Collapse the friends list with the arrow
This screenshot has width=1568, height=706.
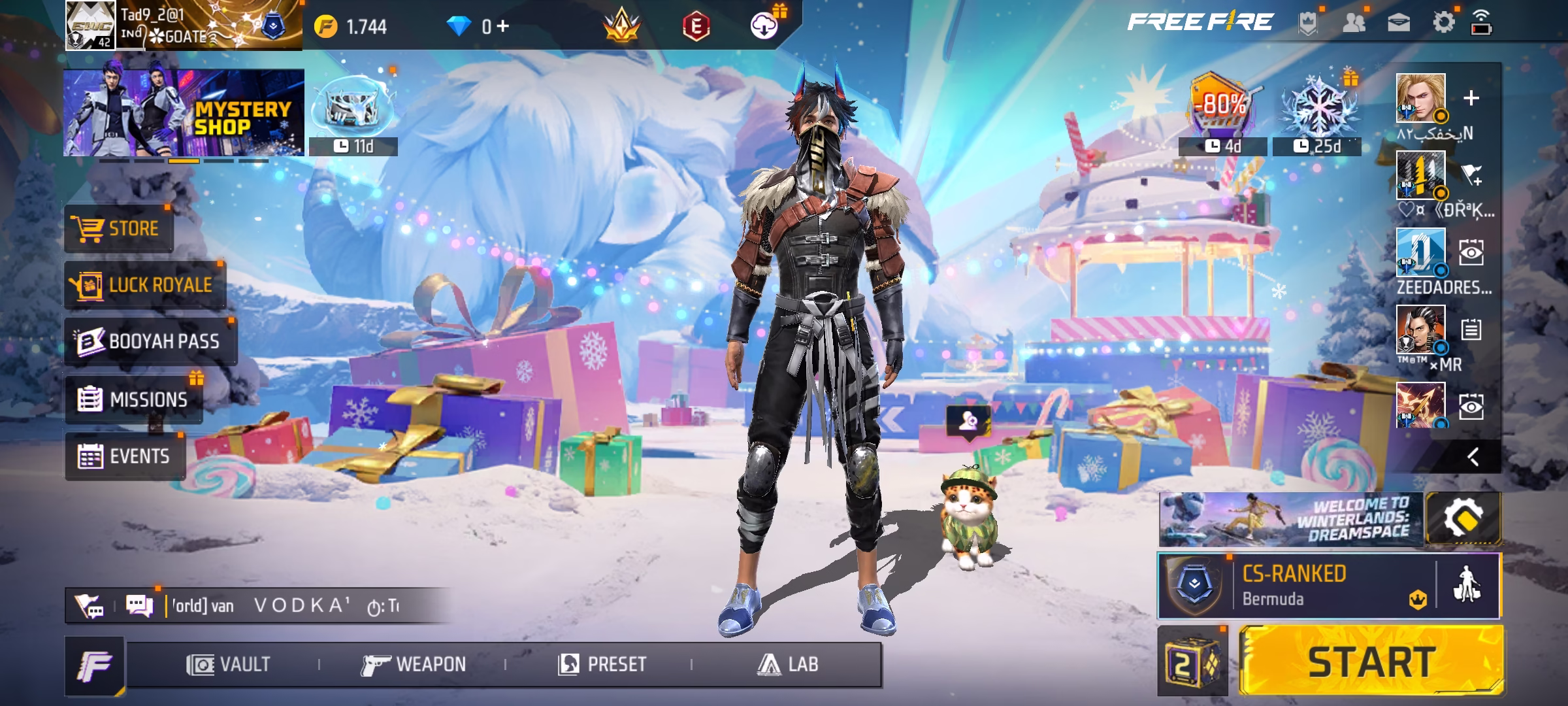point(1473,456)
